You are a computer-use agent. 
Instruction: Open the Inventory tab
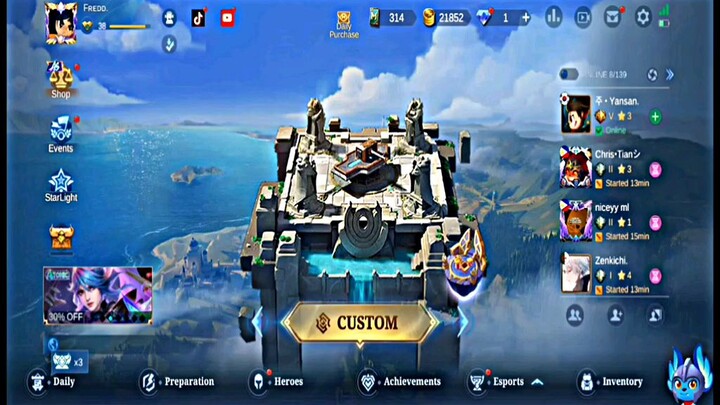click(x=610, y=381)
